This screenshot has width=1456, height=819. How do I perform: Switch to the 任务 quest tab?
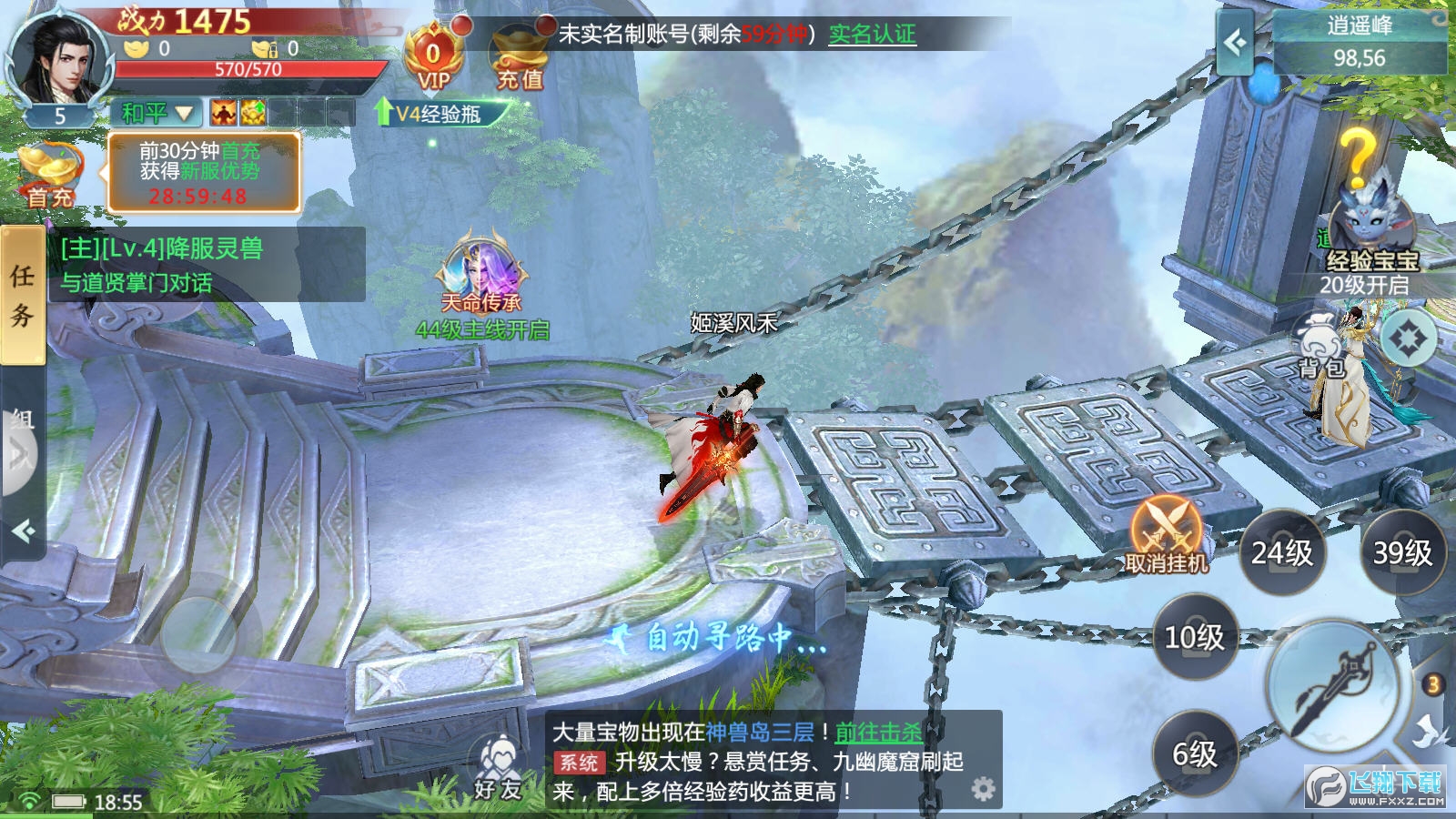click(x=22, y=296)
